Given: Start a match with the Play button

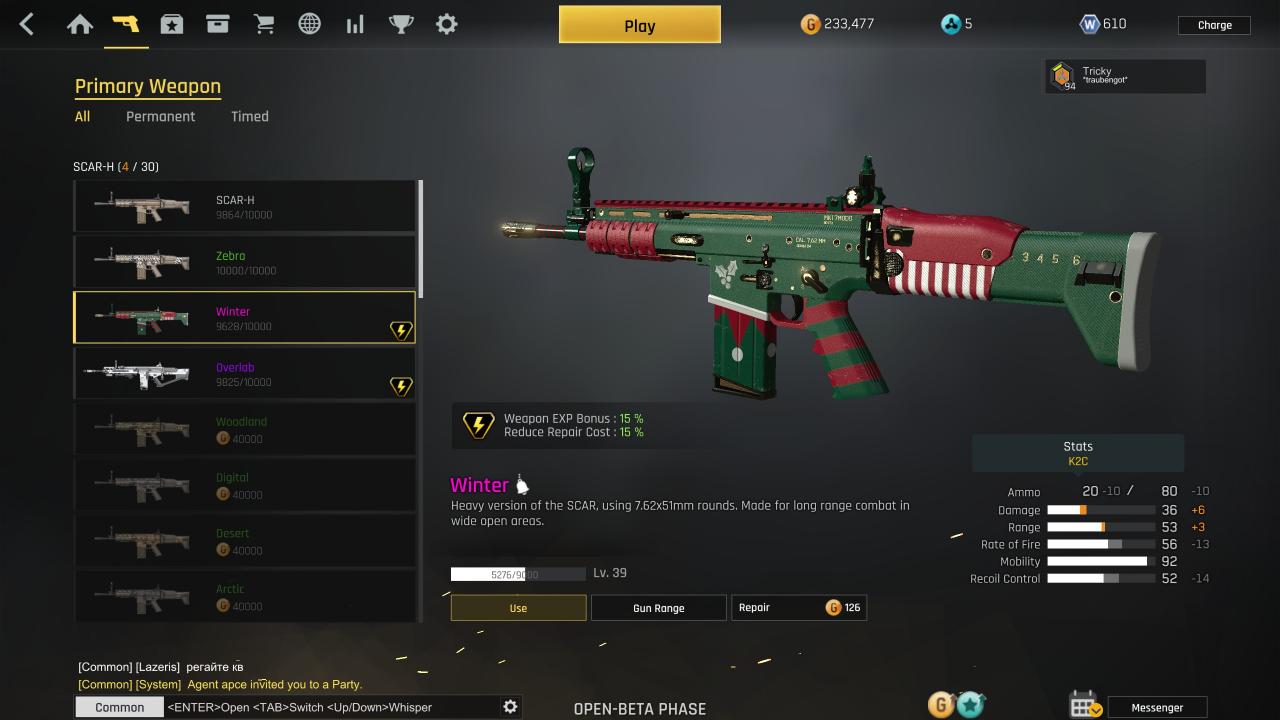Looking at the screenshot, I should pos(639,25).
